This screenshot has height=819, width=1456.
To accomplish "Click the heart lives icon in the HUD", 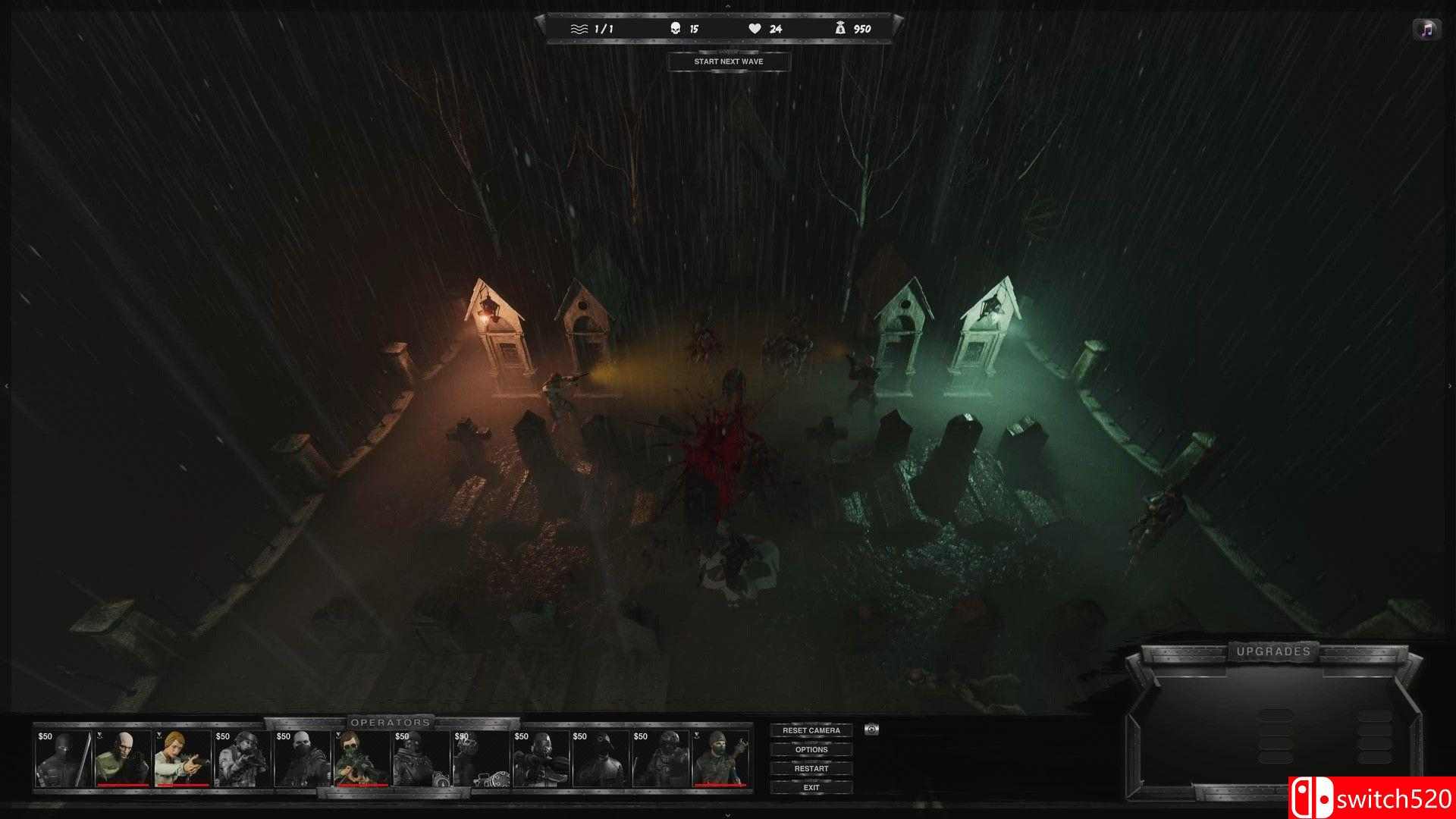I will click(x=755, y=29).
